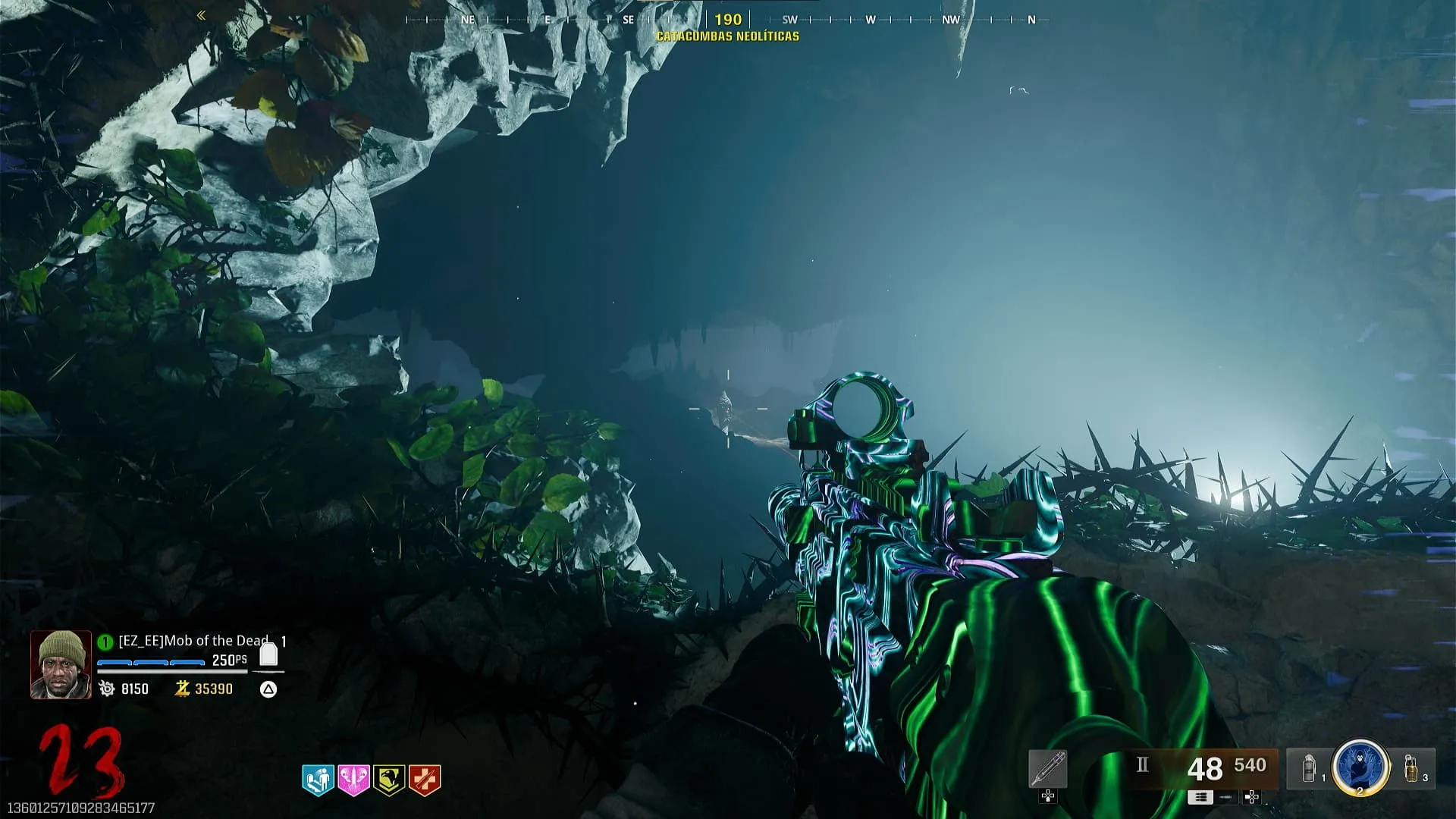Choose the yellow lethal grenade slot

1411,768
